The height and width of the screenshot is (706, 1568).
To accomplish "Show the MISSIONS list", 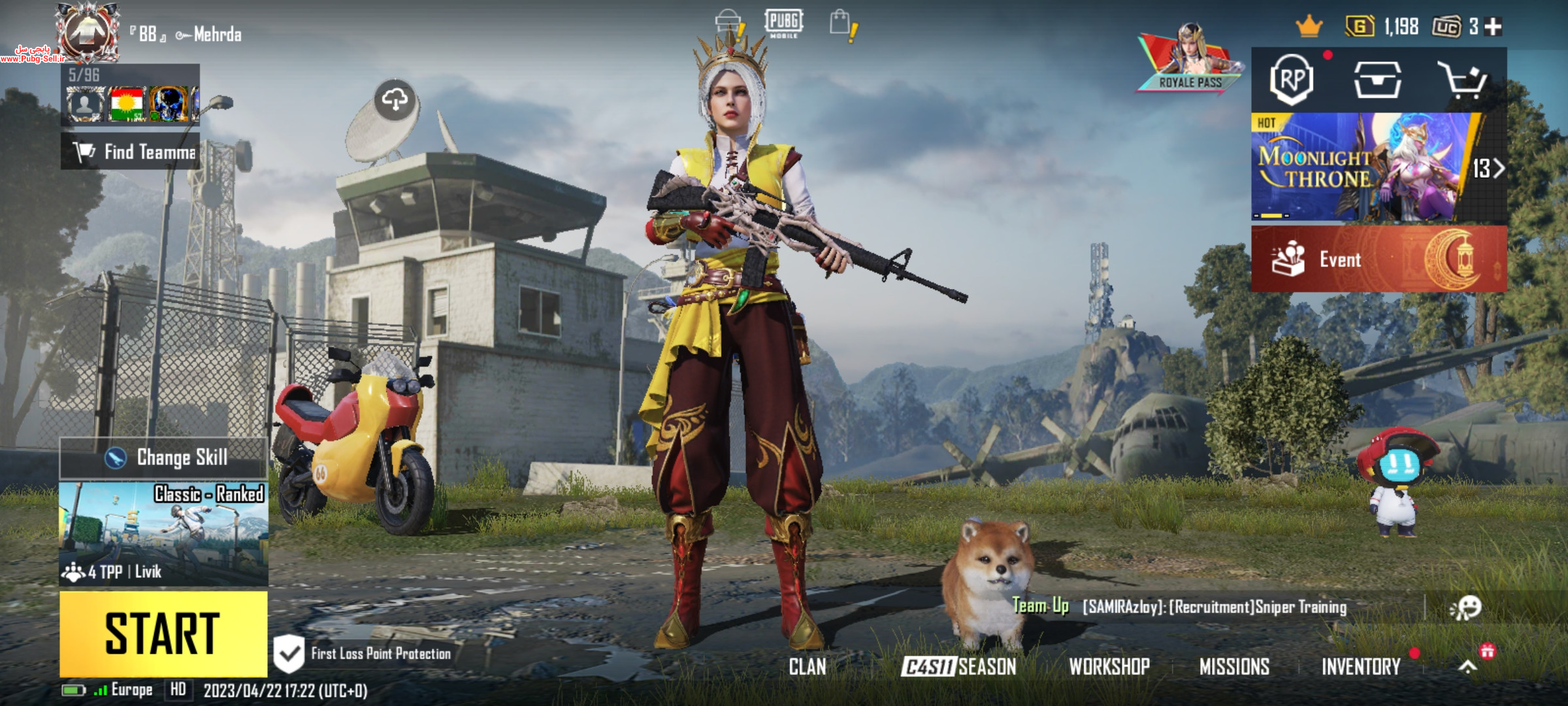I will 1234,667.
